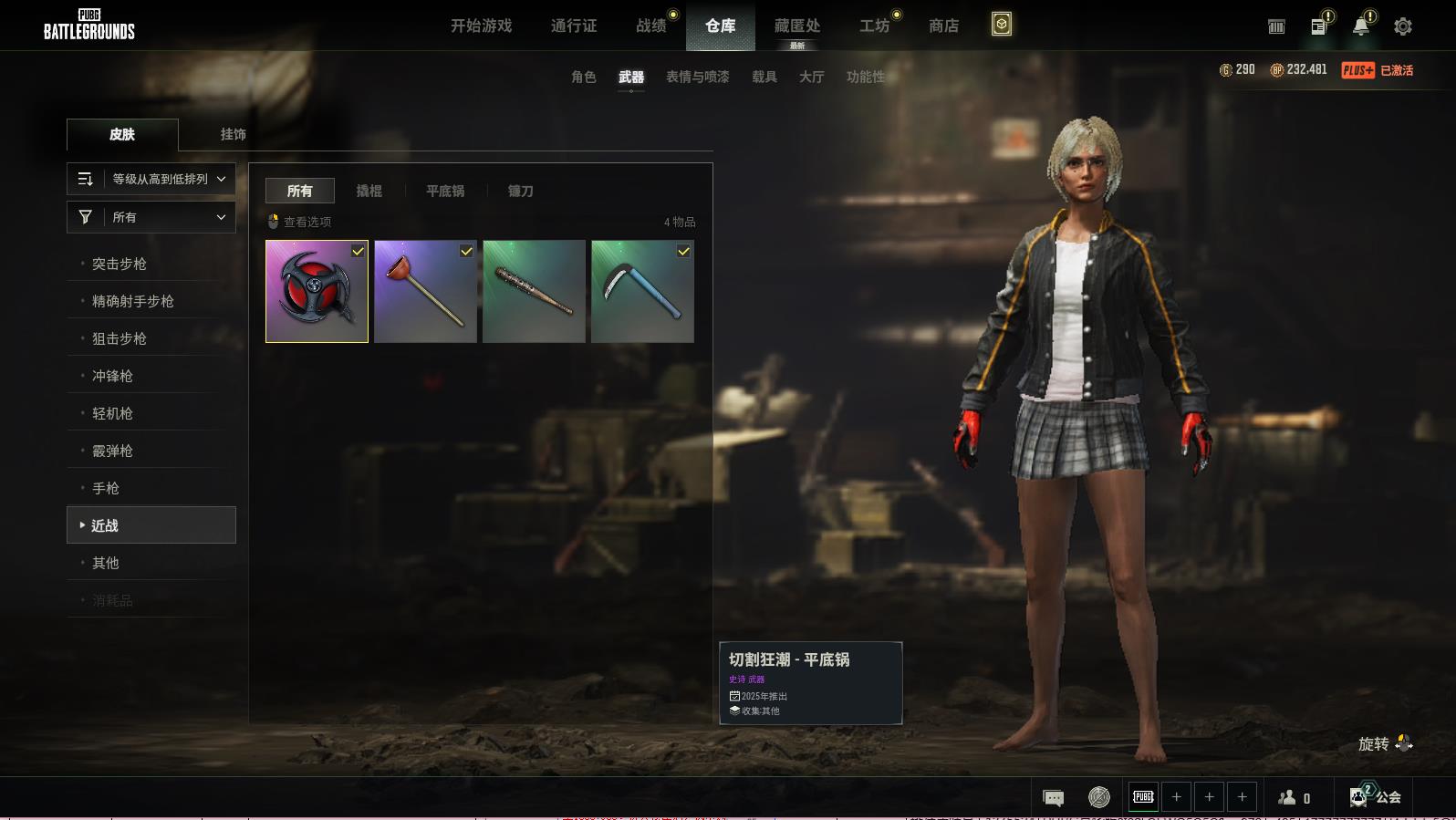Go to the 通行证 pass page
The height and width of the screenshot is (820, 1456).
click(574, 26)
